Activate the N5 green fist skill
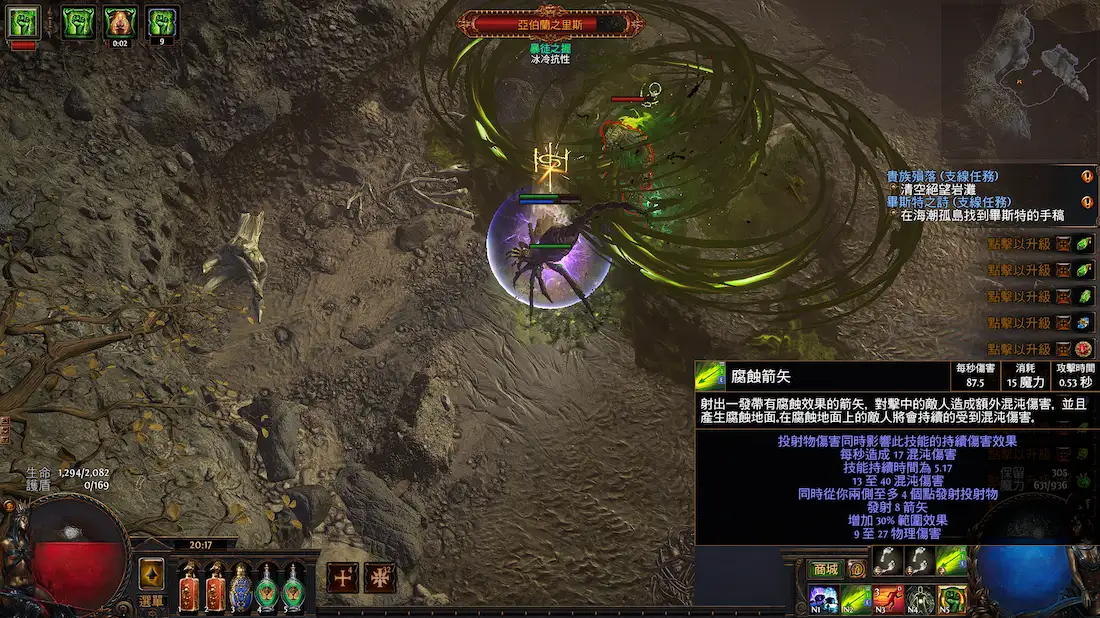1100x618 pixels. click(x=952, y=599)
